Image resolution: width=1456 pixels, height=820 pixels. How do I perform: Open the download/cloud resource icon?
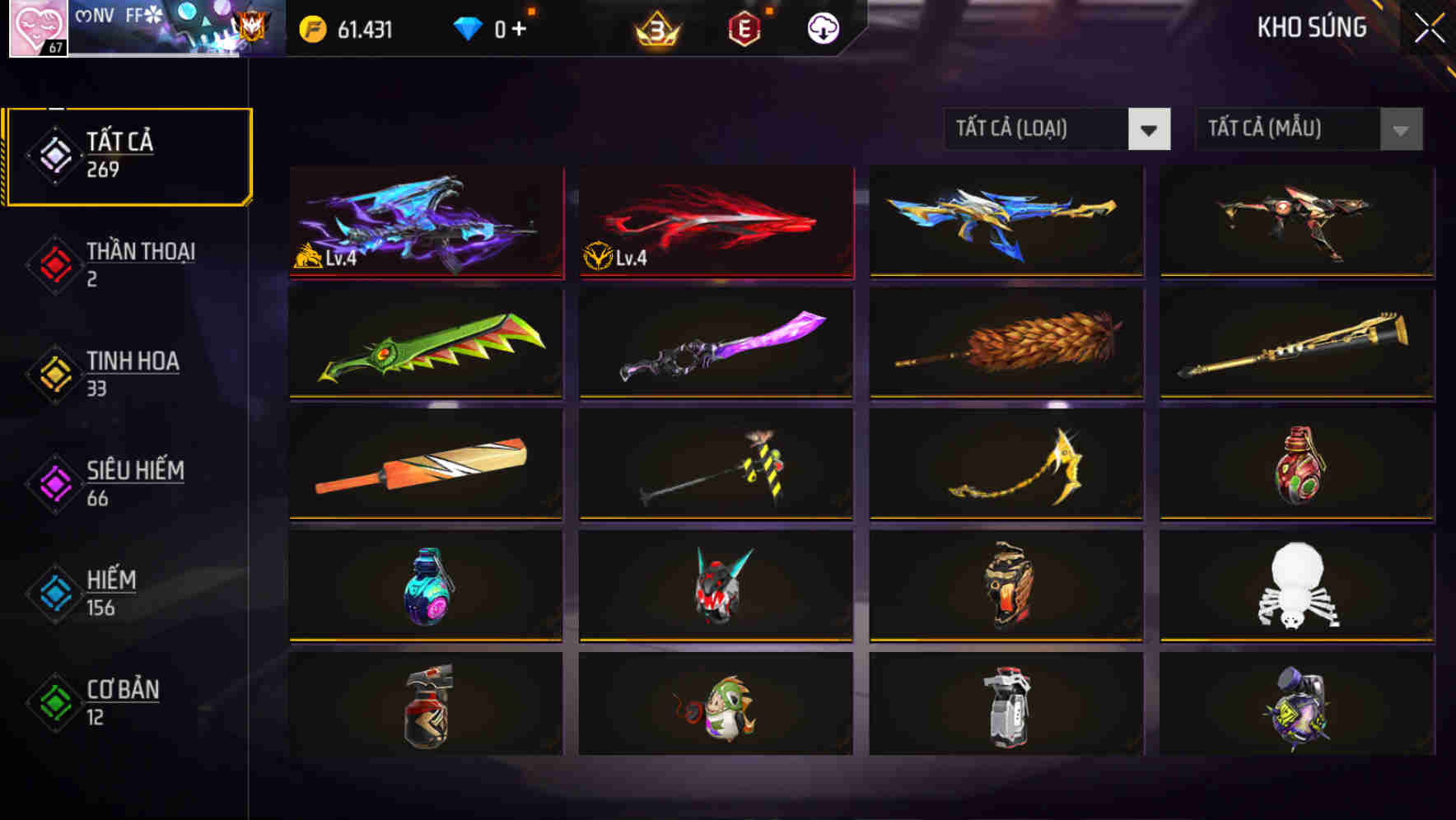point(822,27)
